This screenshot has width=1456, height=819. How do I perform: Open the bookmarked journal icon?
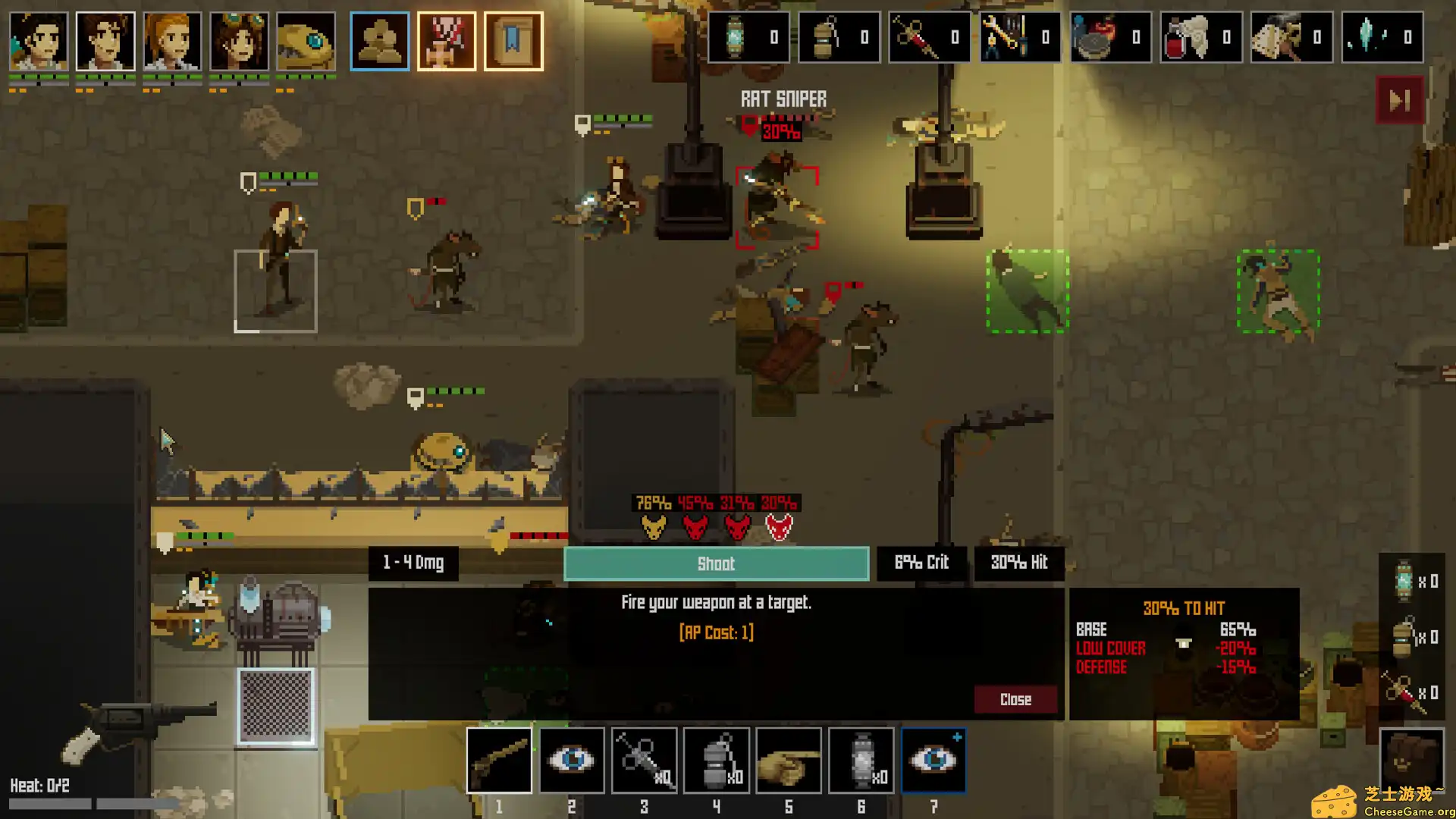pos(513,41)
